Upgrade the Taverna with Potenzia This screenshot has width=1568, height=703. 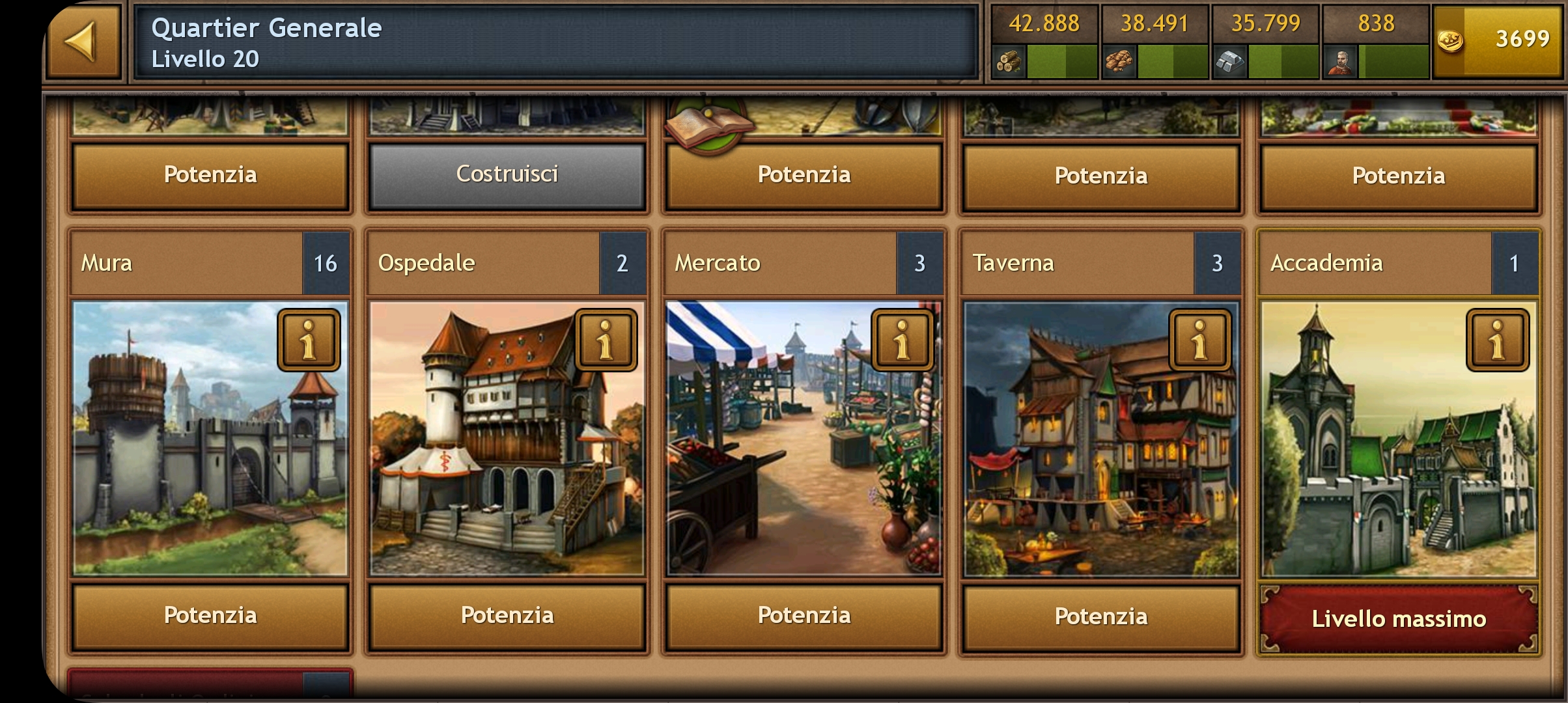coord(1100,616)
